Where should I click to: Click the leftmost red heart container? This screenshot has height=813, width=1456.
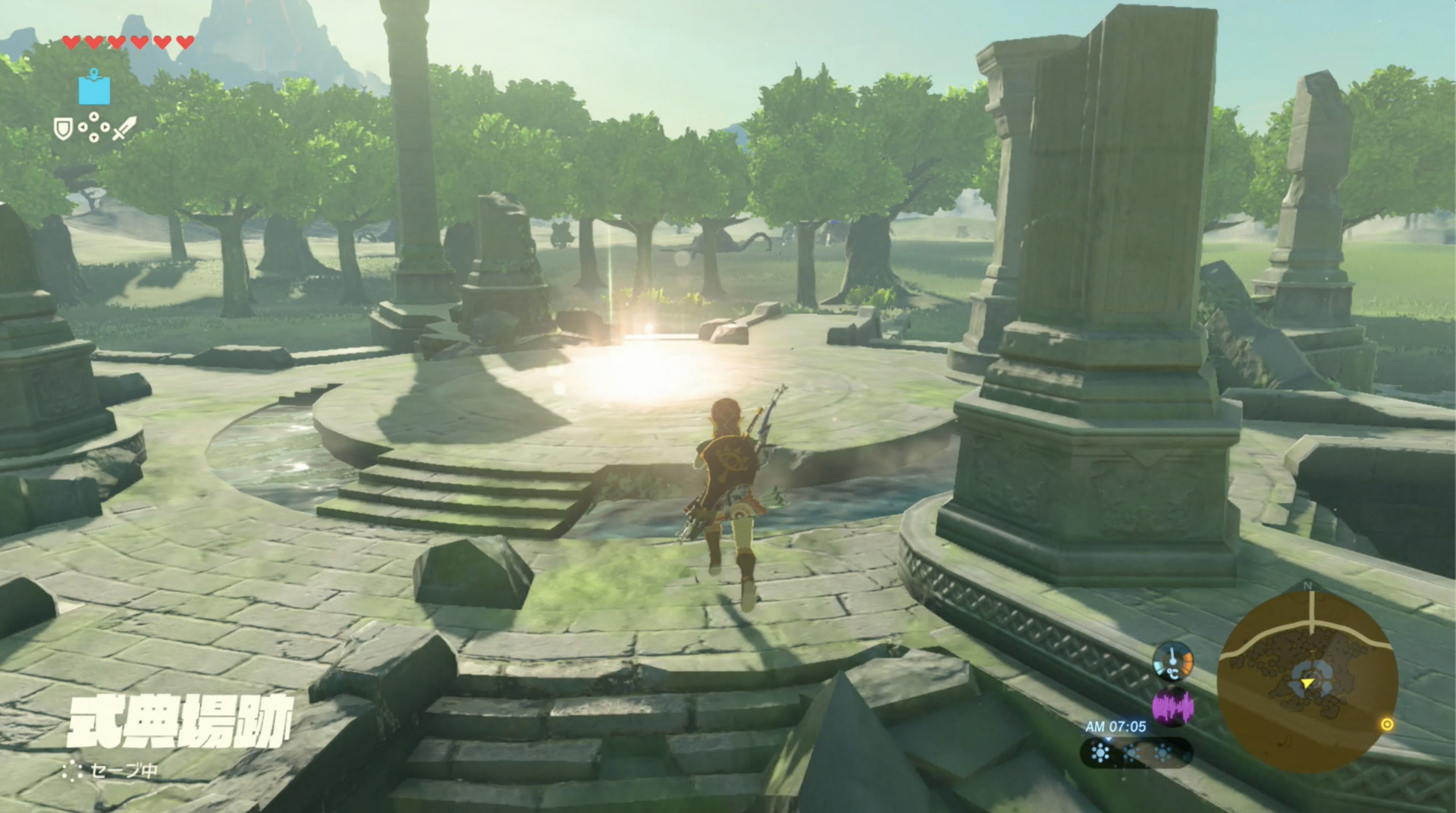click(x=71, y=42)
